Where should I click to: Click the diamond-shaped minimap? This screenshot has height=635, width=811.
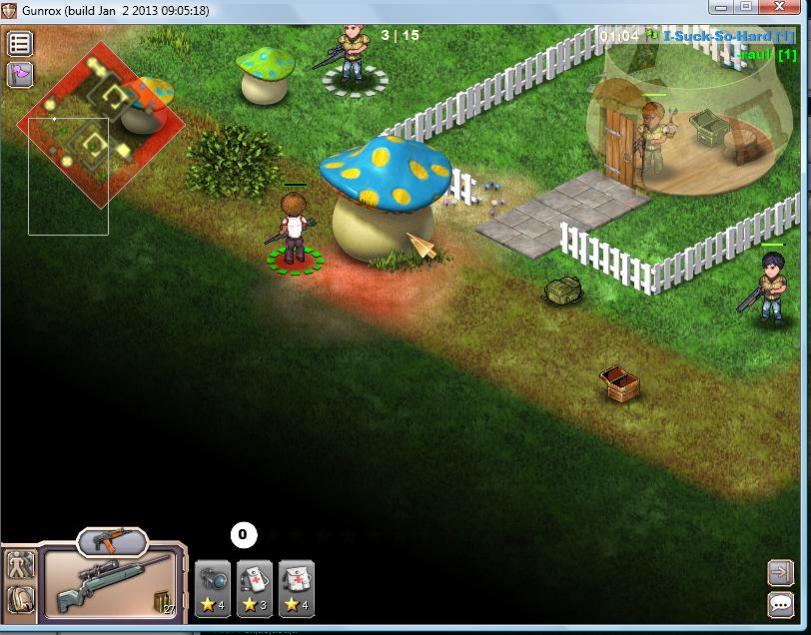pyautogui.click(x=100, y=124)
